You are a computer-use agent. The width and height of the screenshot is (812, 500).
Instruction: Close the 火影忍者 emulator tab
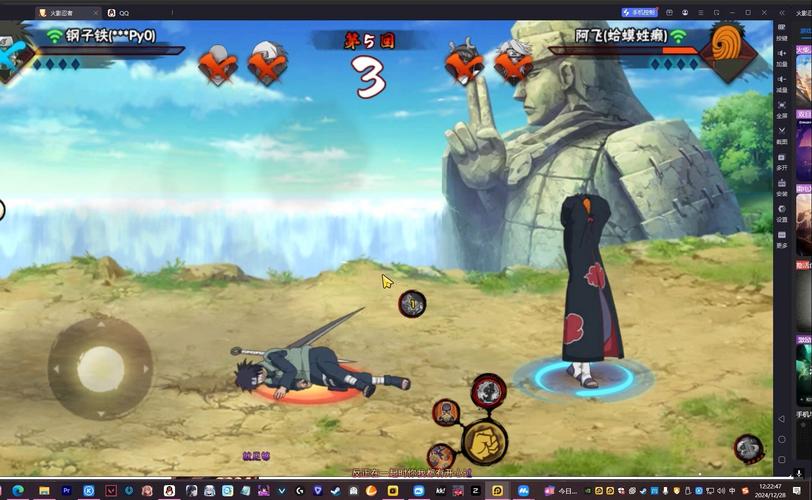coord(95,12)
